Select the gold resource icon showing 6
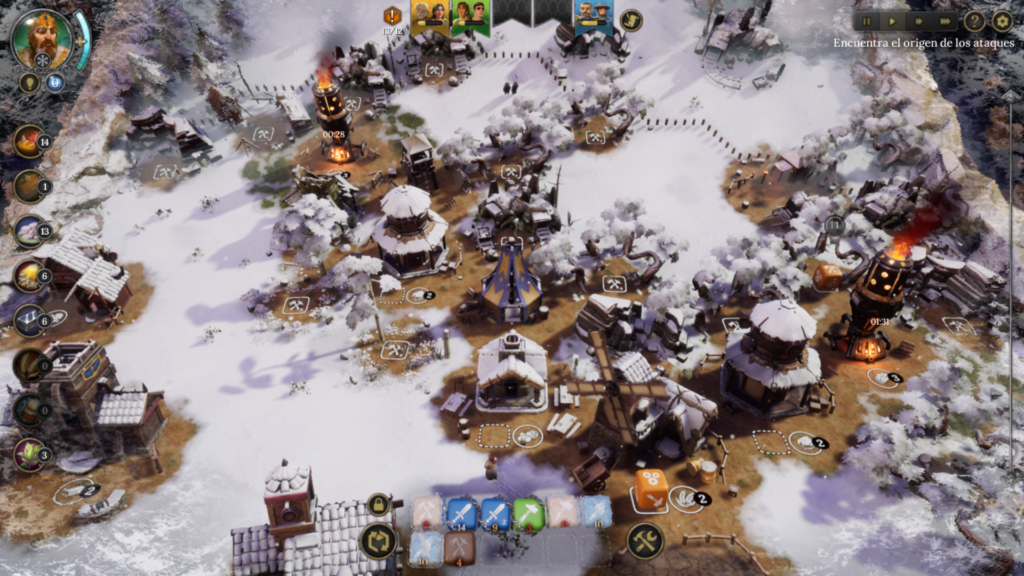Image resolution: width=1024 pixels, height=576 pixels. click(30, 276)
